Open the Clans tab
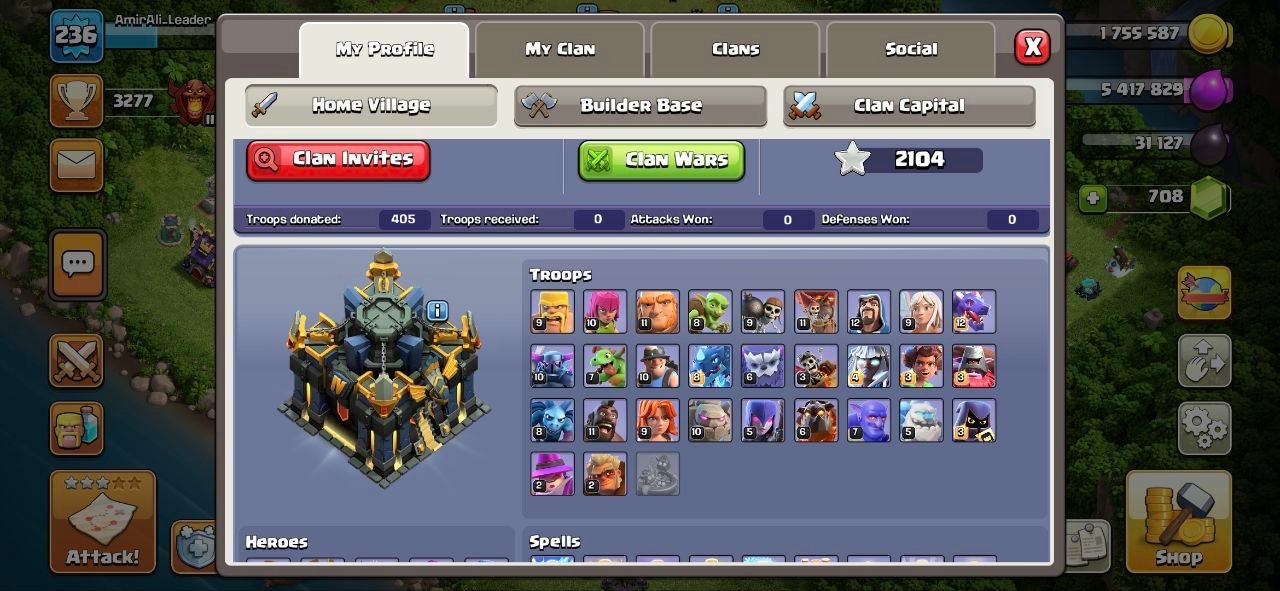The width and height of the screenshot is (1280, 591). (735, 49)
